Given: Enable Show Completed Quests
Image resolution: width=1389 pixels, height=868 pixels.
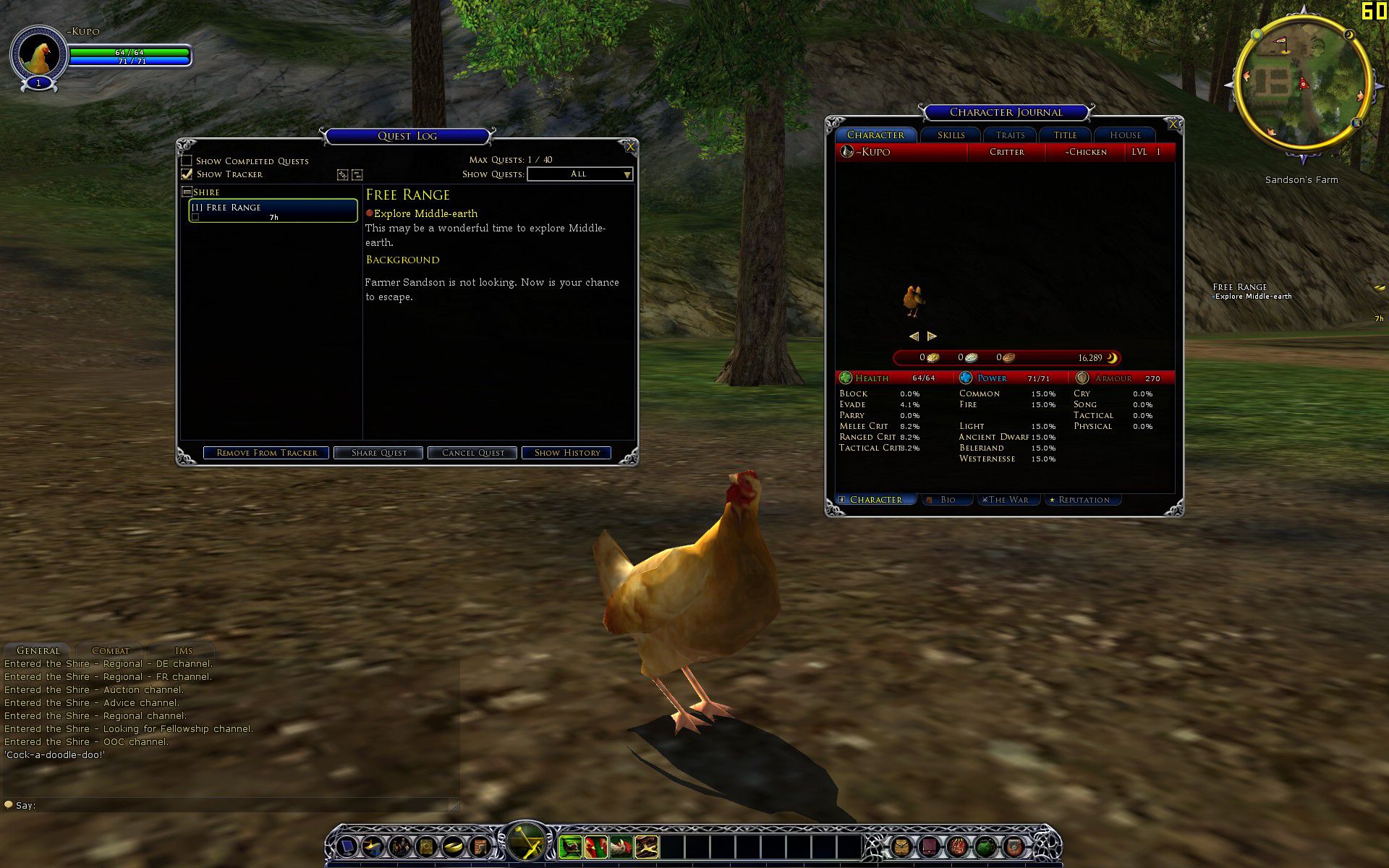Looking at the screenshot, I should (188, 161).
